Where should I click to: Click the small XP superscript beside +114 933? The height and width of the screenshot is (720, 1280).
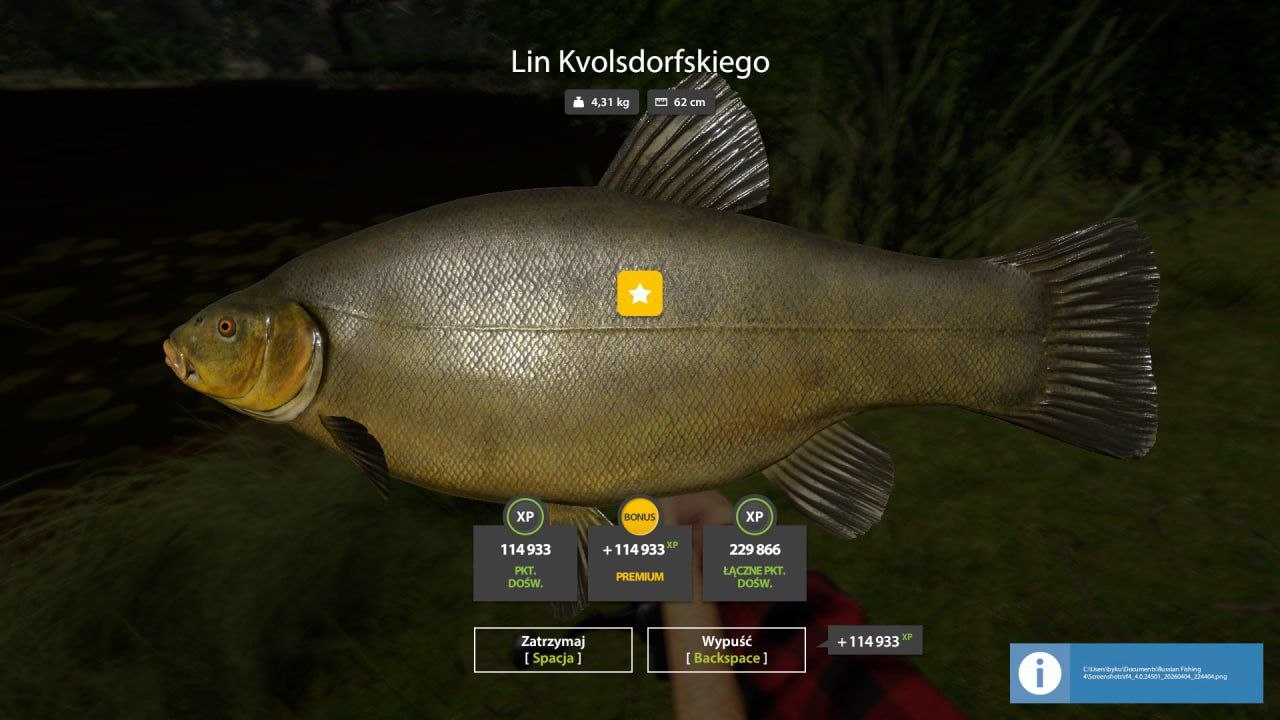point(671,543)
